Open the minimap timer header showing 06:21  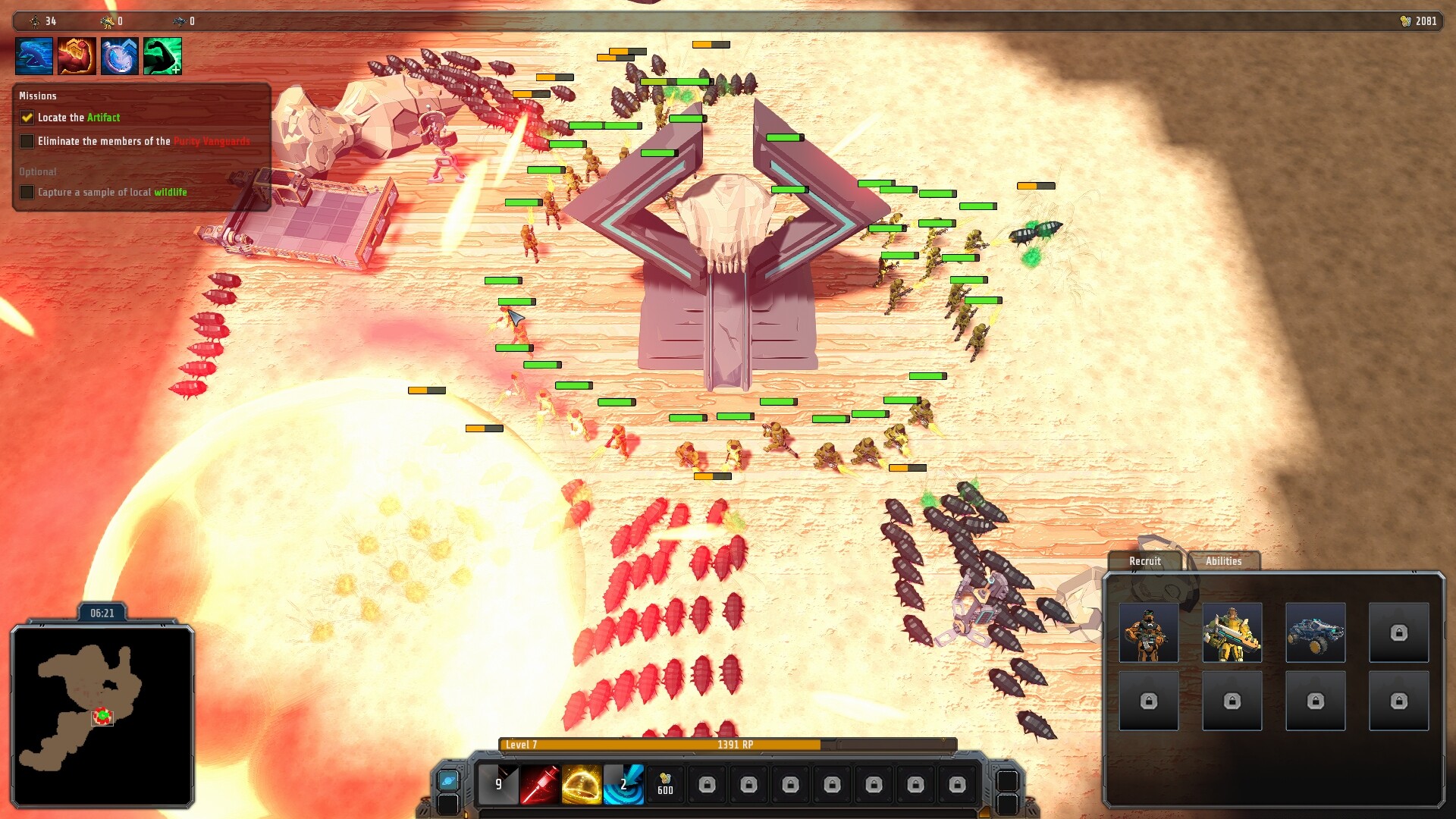(101, 613)
